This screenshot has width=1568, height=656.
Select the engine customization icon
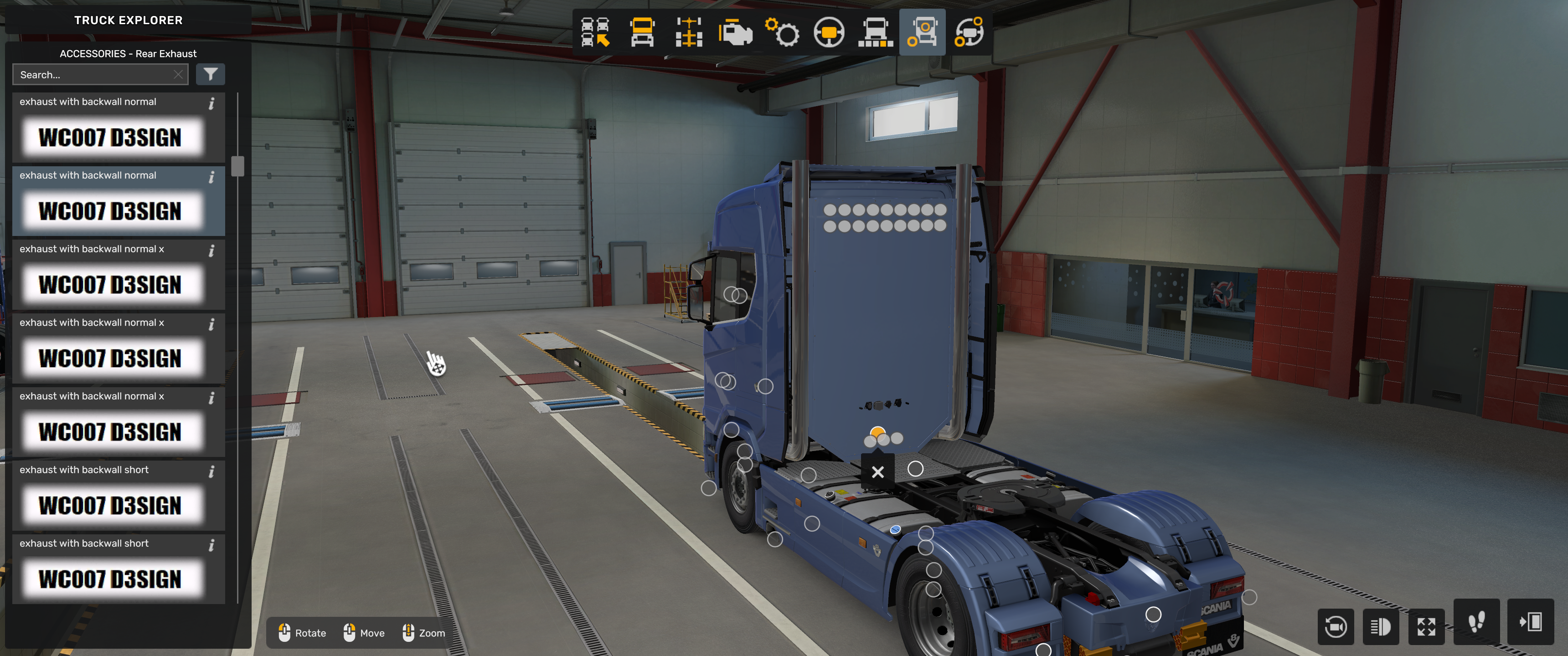[735, 33]
